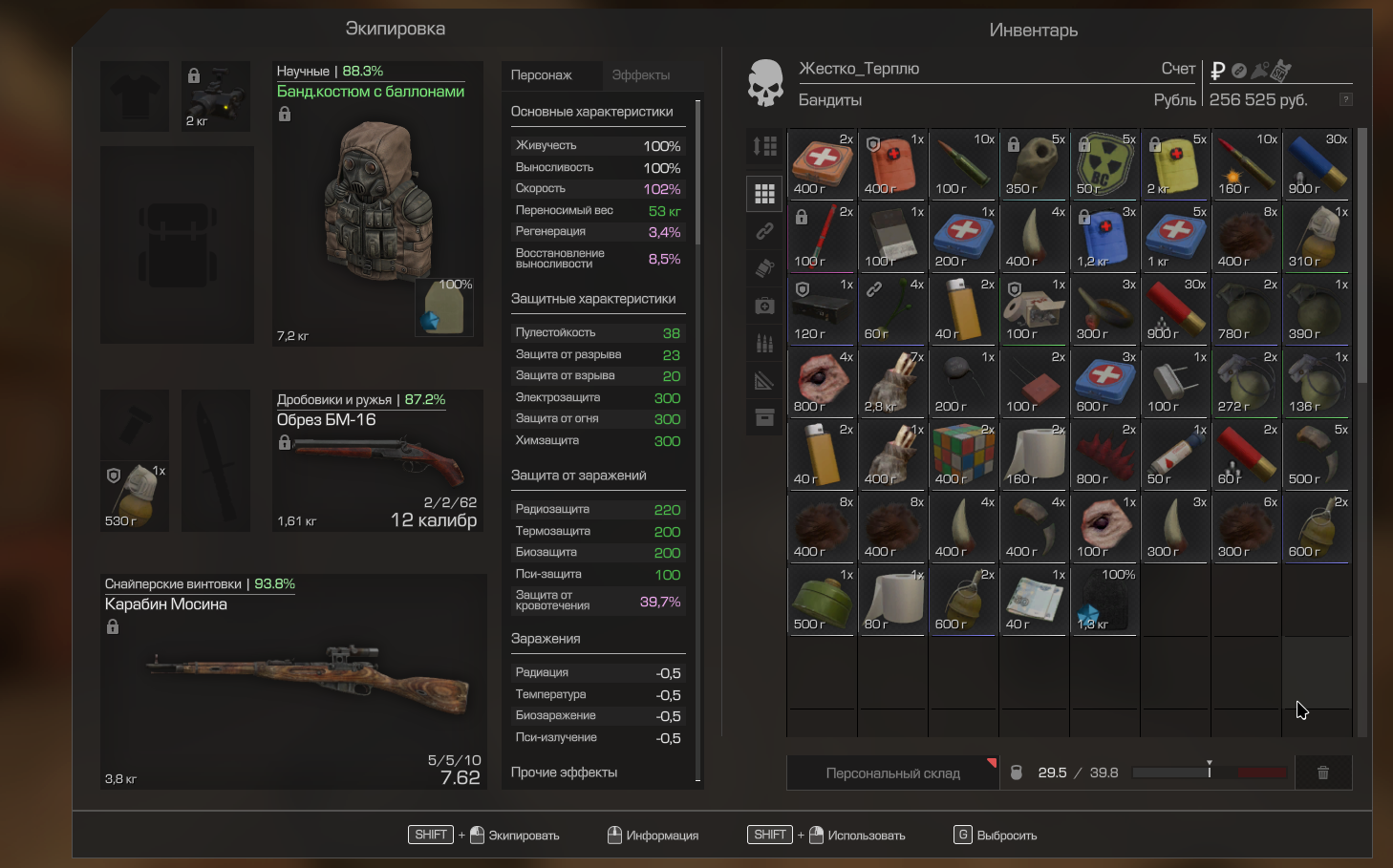Show all items with the grid filter
Viewport: 1393px width, 868px height.
click(764, 194)
